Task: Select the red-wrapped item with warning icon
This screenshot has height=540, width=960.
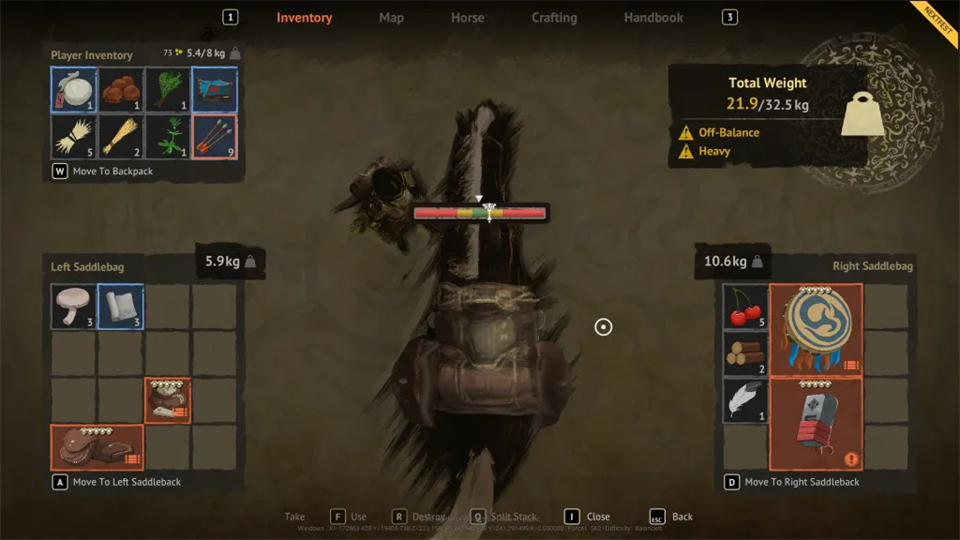Action: [816, 424]
